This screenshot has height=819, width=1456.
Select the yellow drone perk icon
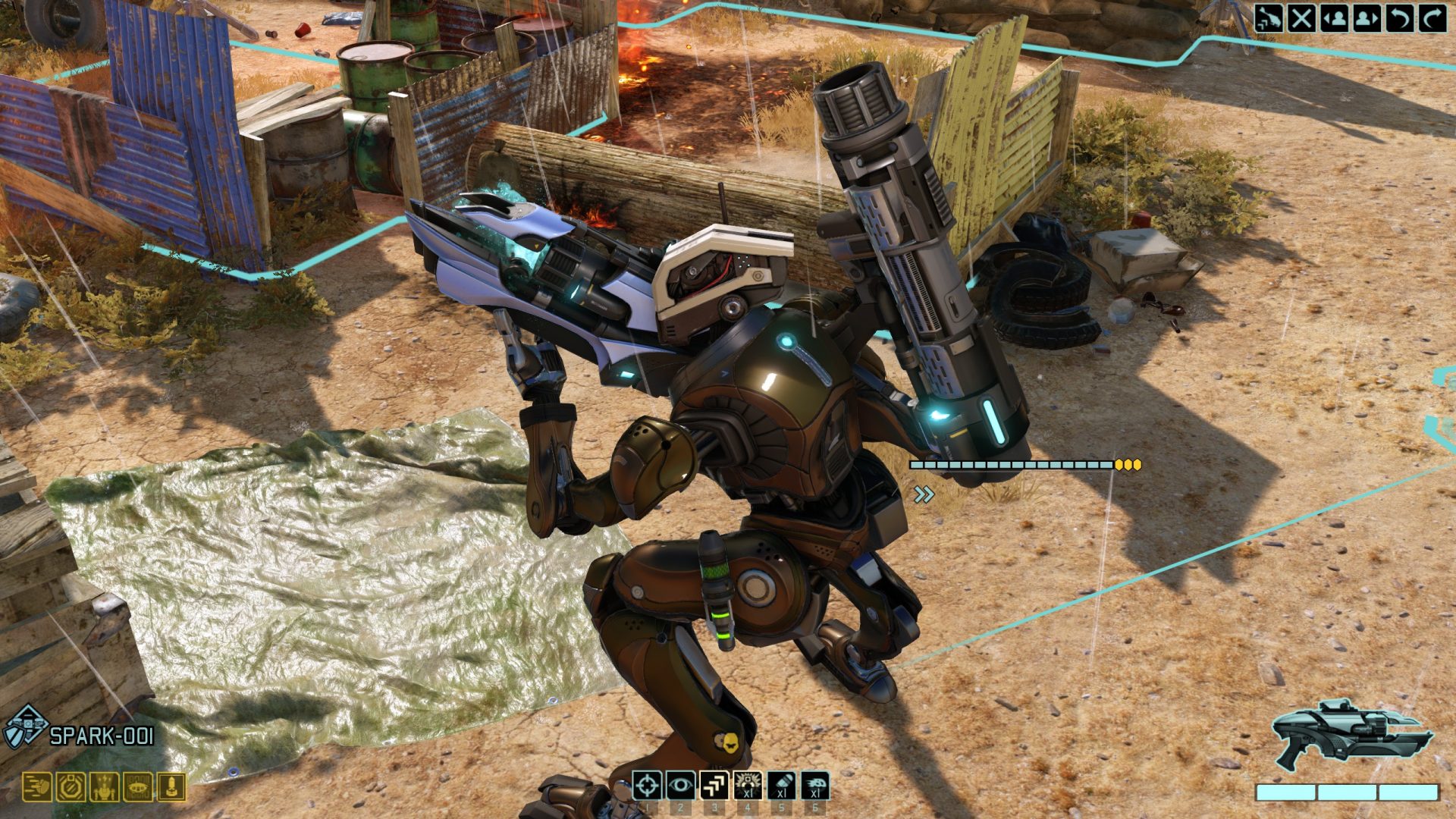coord(138,787)
